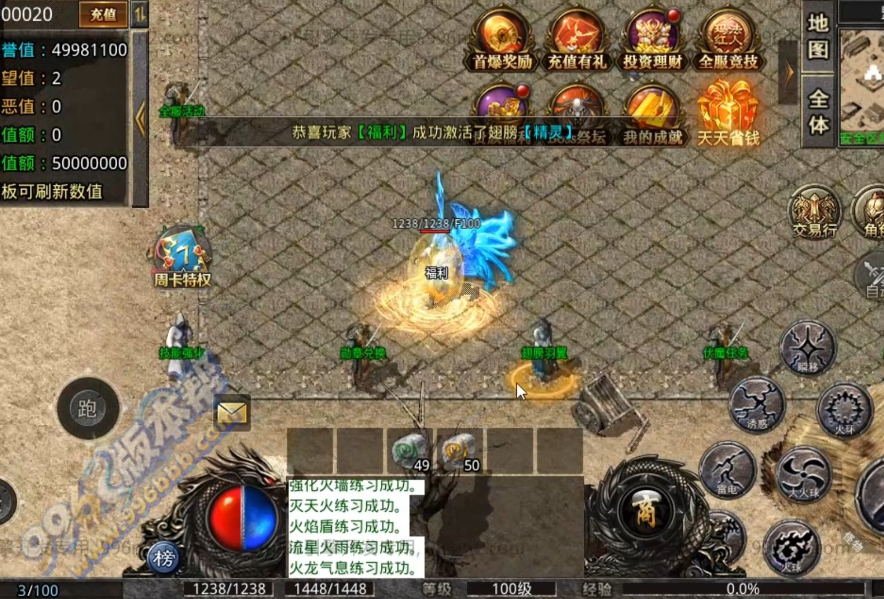Open the mail envelope icon
The width and height of the screenshot is (884, 599).
tap(232, 411)
